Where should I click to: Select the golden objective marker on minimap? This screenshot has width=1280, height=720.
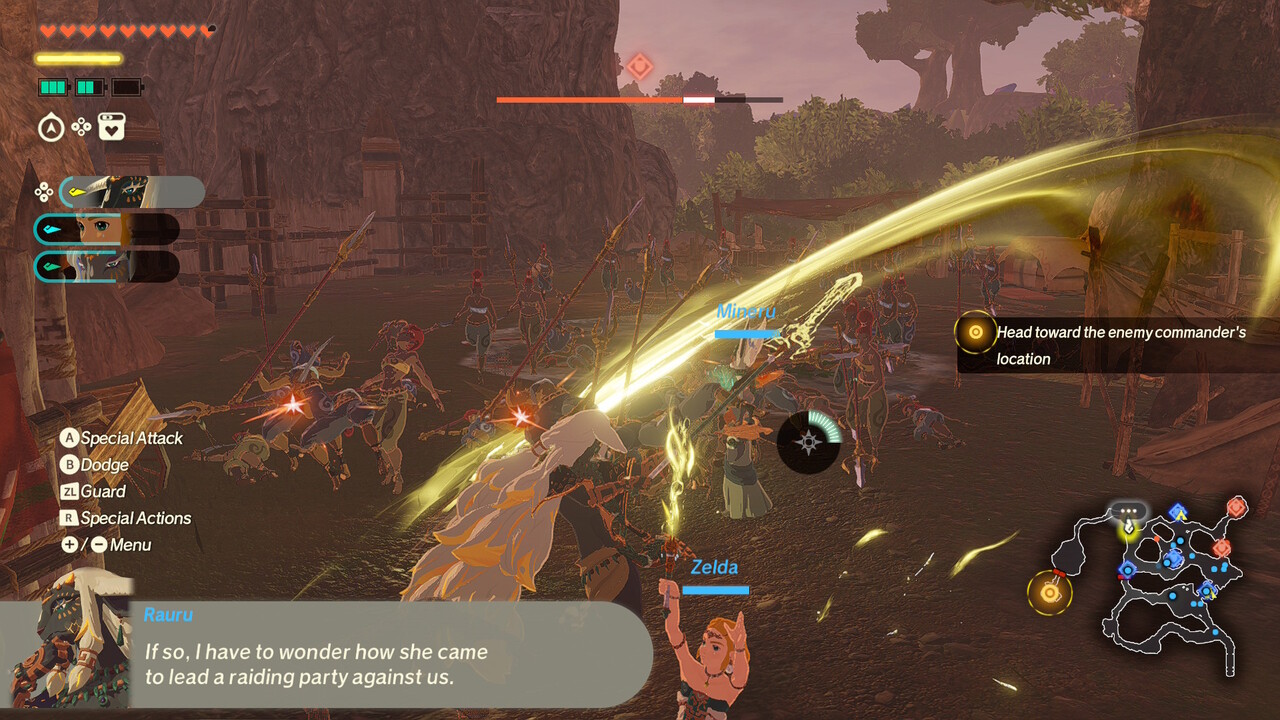click(1049, 592)
